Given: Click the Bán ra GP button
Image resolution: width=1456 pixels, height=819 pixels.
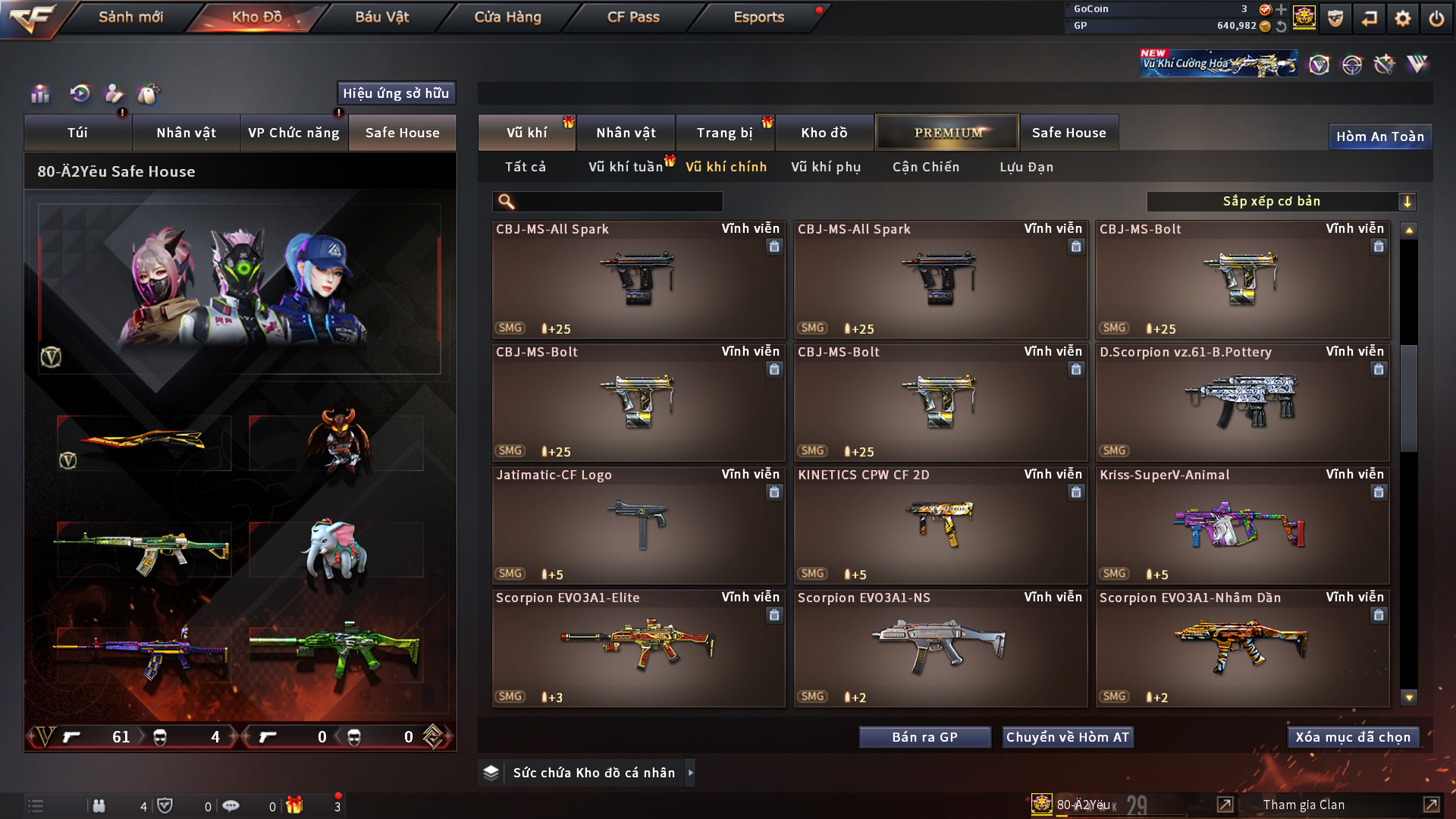Looking at the screenshot, I should 924,737.
